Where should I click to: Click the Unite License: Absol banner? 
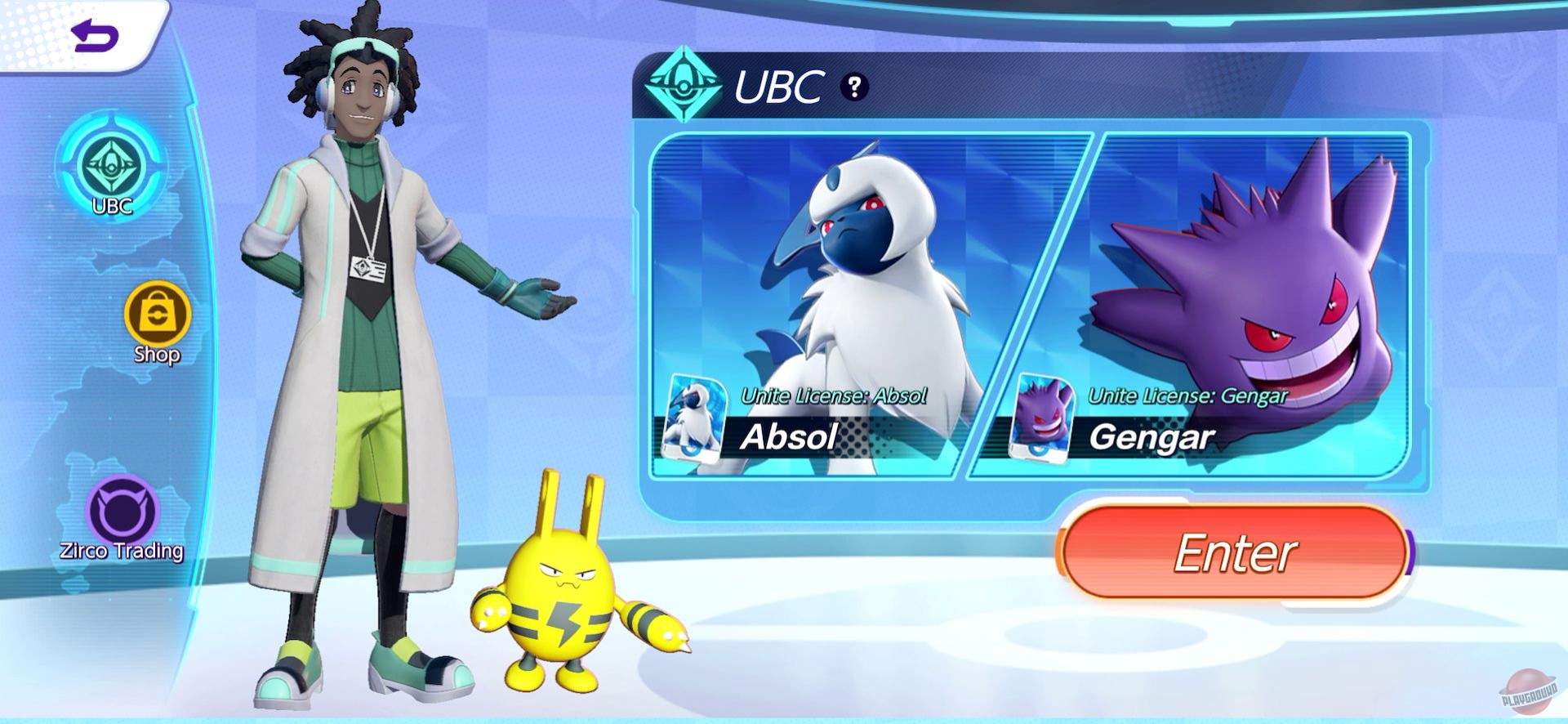click(835, 396)
